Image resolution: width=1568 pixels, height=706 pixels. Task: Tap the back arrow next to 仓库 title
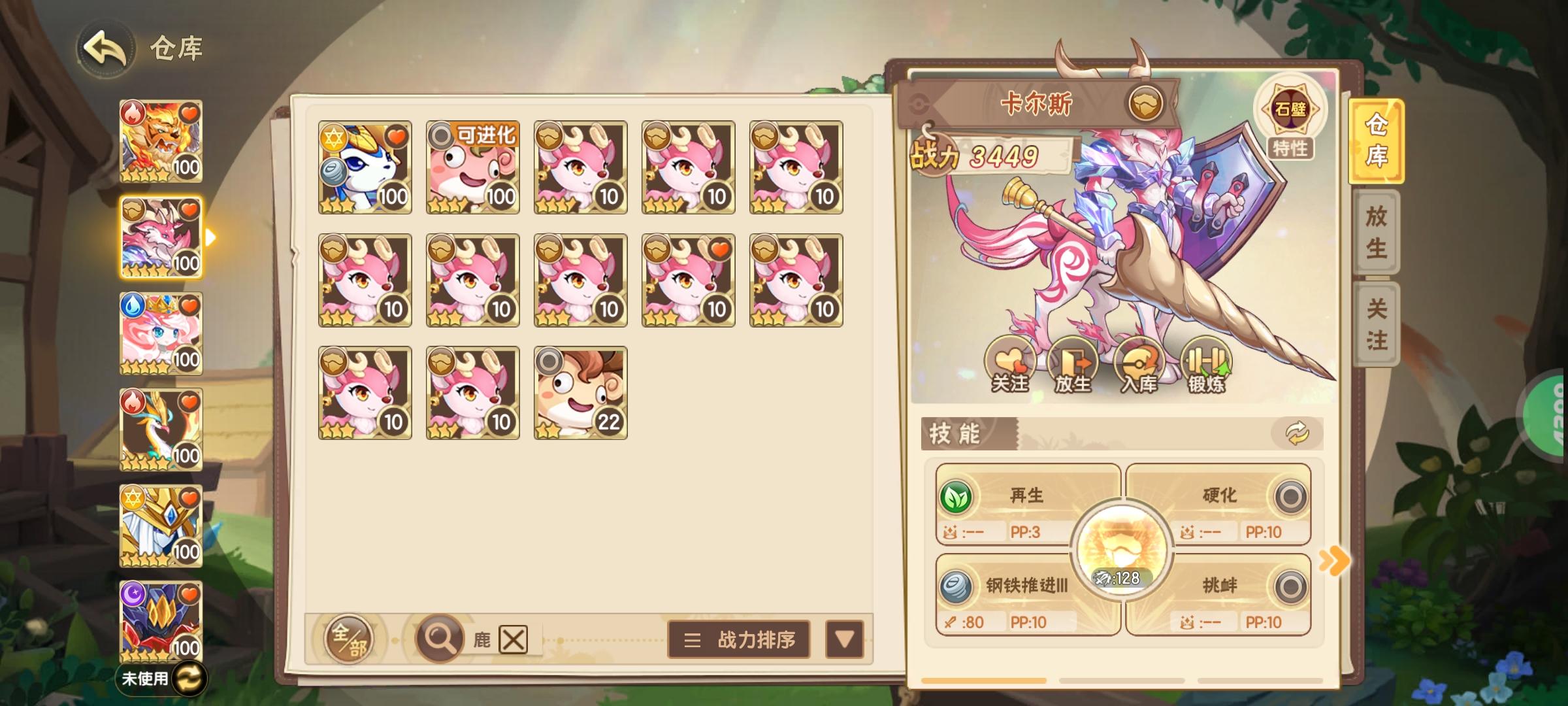105,47
